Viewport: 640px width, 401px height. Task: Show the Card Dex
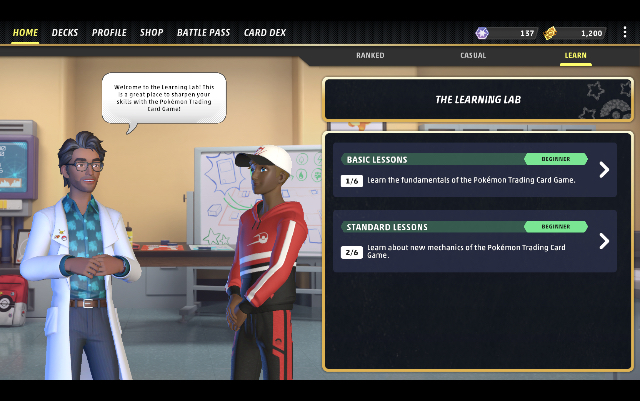[265, 33]
